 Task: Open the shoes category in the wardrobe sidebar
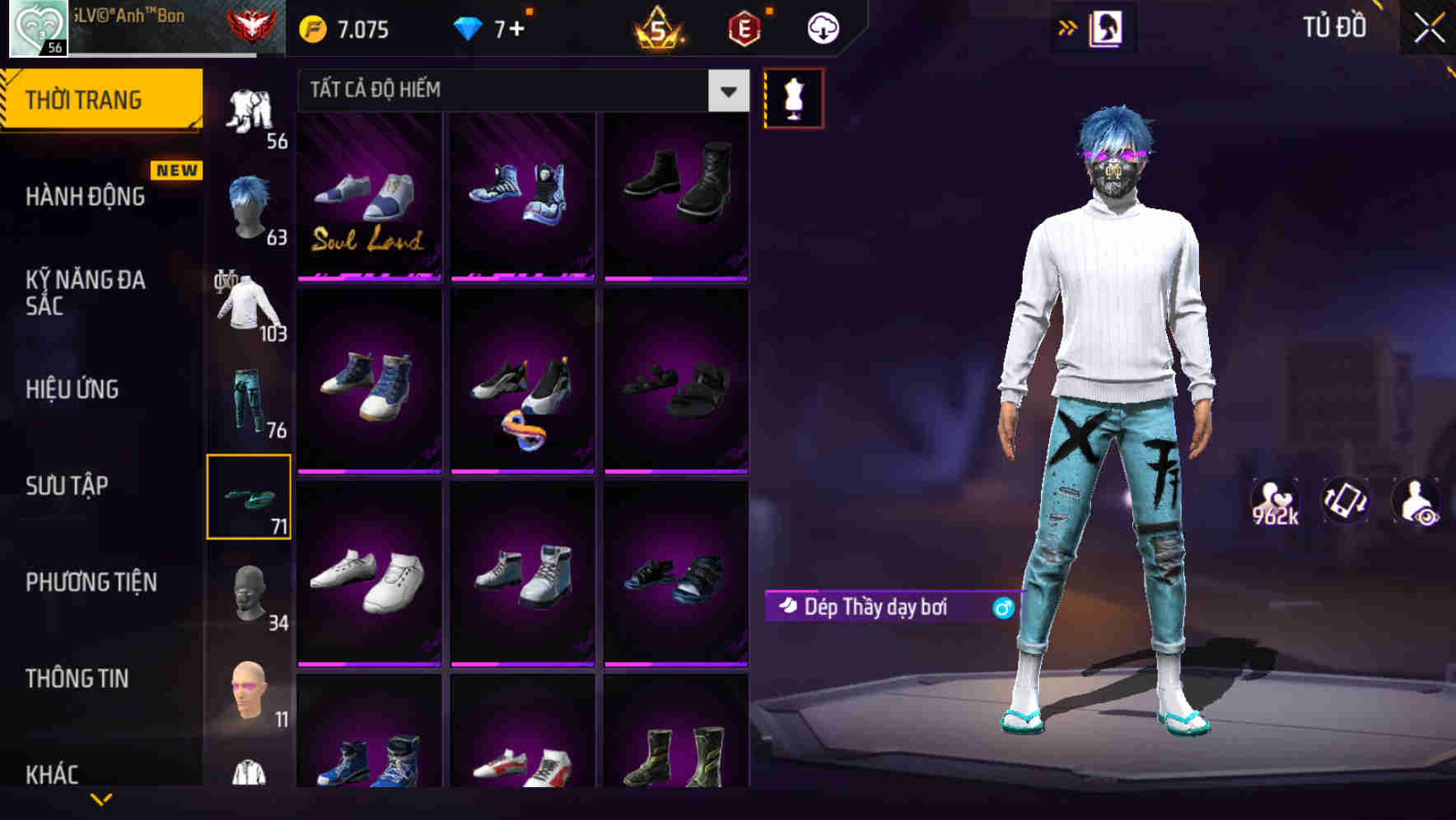(249, 496)
